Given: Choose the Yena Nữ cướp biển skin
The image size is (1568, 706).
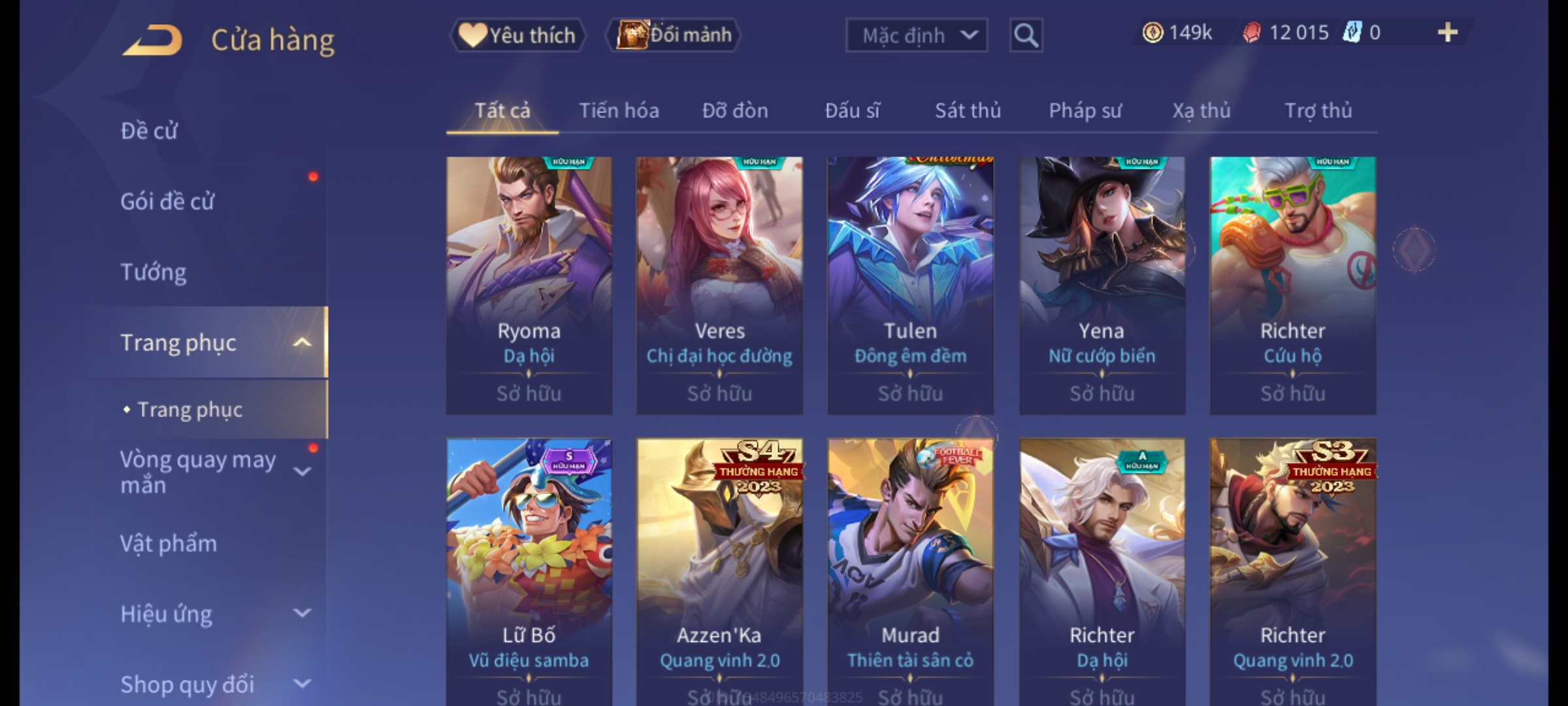Looking at the screenshot, I should [x=1102, y=285].
